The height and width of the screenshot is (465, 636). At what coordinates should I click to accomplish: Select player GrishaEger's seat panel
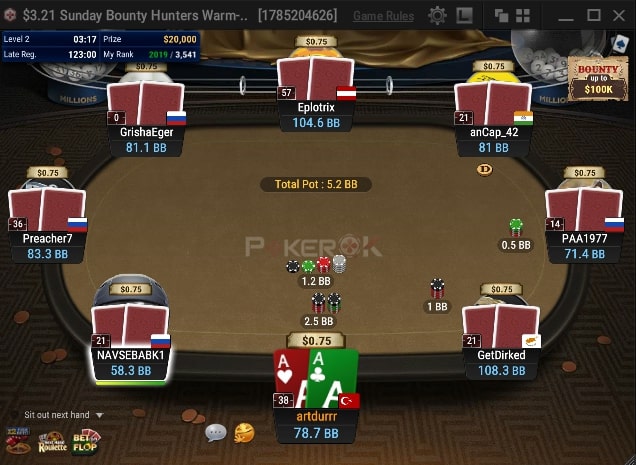pyautogui.click(x=146, y=139)
